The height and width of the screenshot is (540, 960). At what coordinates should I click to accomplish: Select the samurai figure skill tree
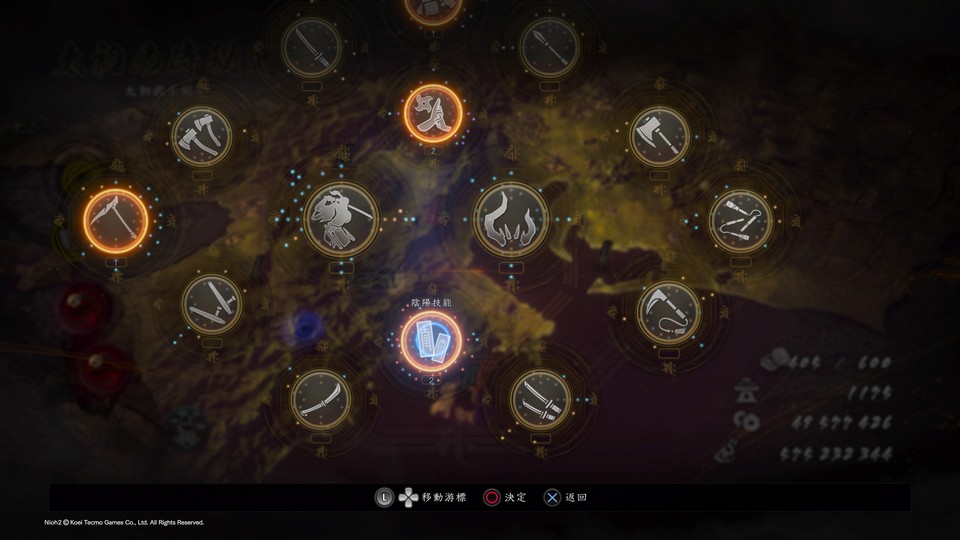[x=340, y=217]
